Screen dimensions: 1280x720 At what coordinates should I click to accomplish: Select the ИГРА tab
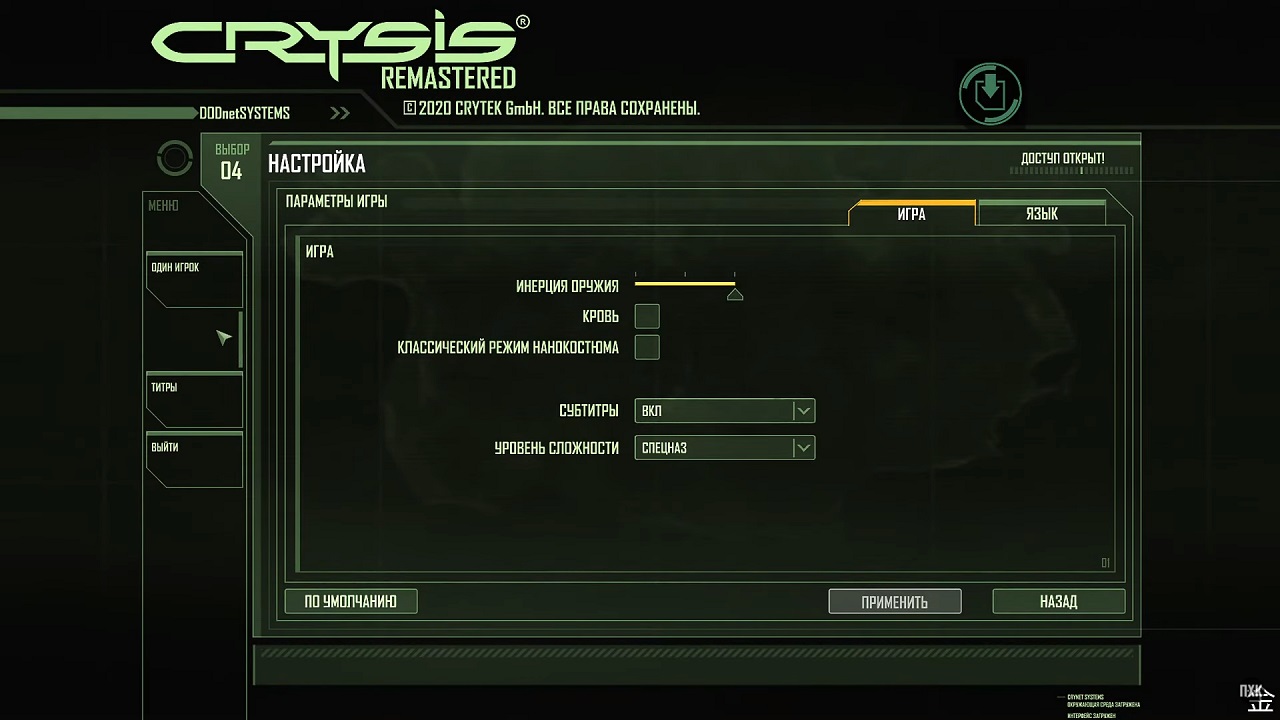tap(911, 214)
